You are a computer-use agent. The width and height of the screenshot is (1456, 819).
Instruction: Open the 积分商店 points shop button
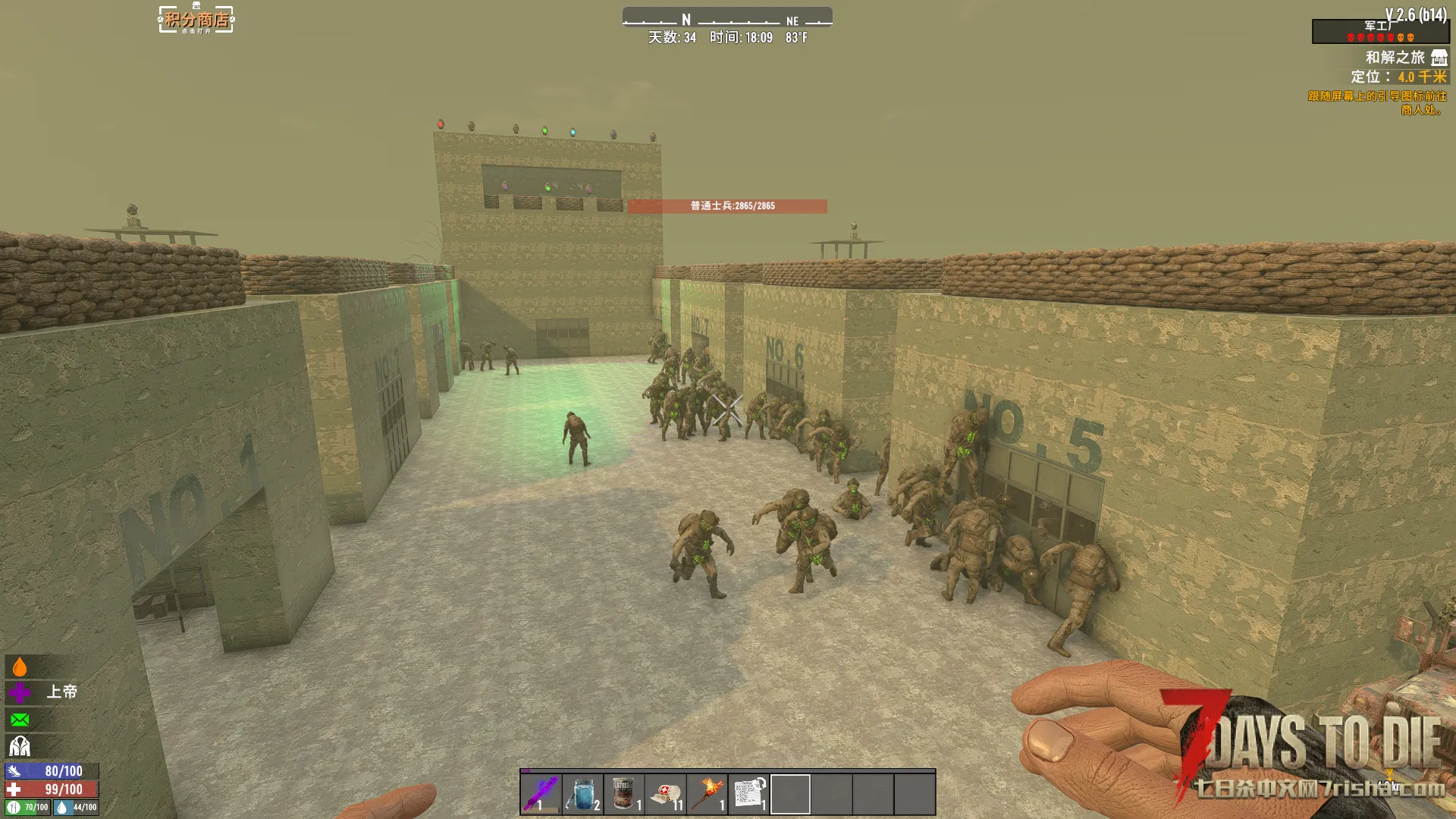[x=196, y=20]
